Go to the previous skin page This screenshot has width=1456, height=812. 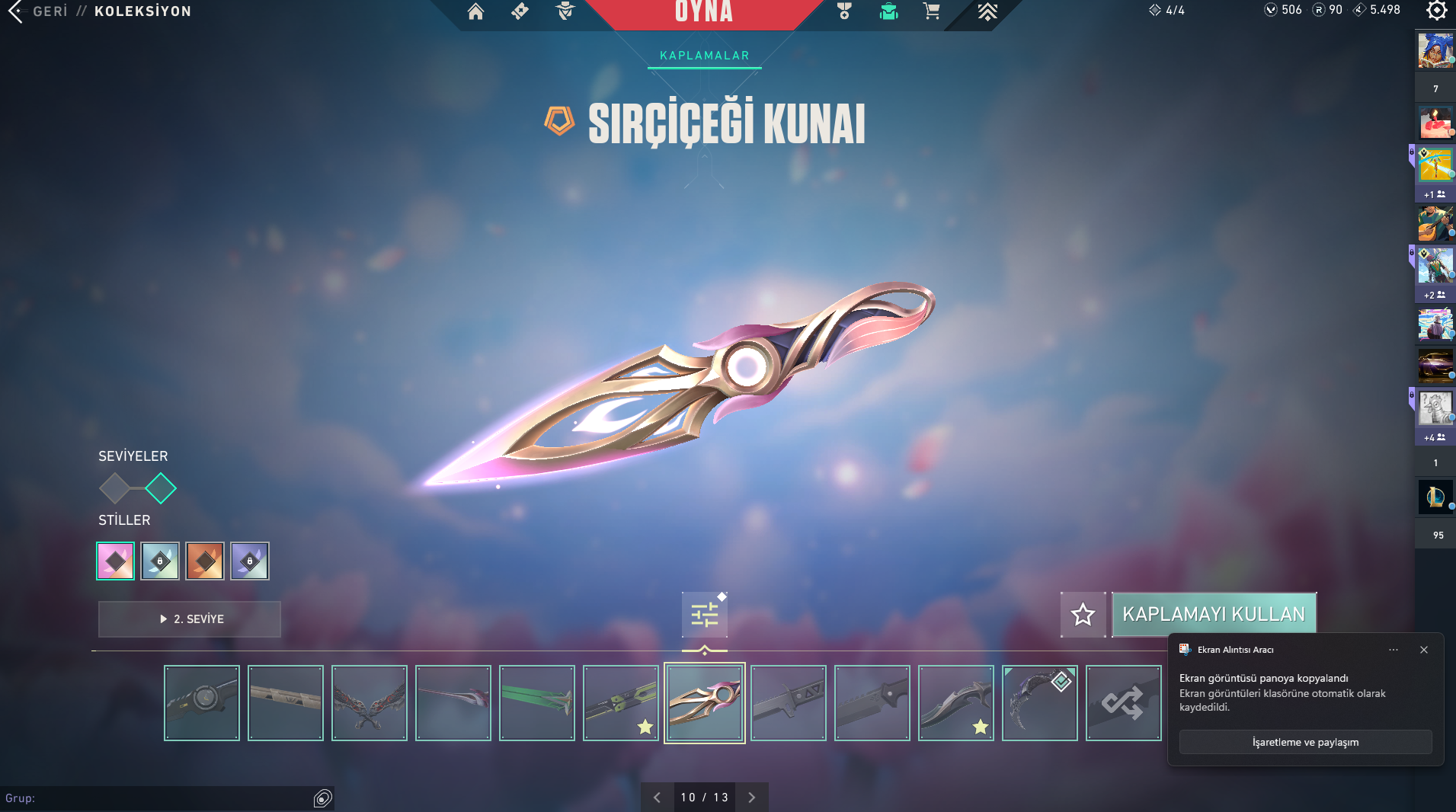click(x=657, y=798)
